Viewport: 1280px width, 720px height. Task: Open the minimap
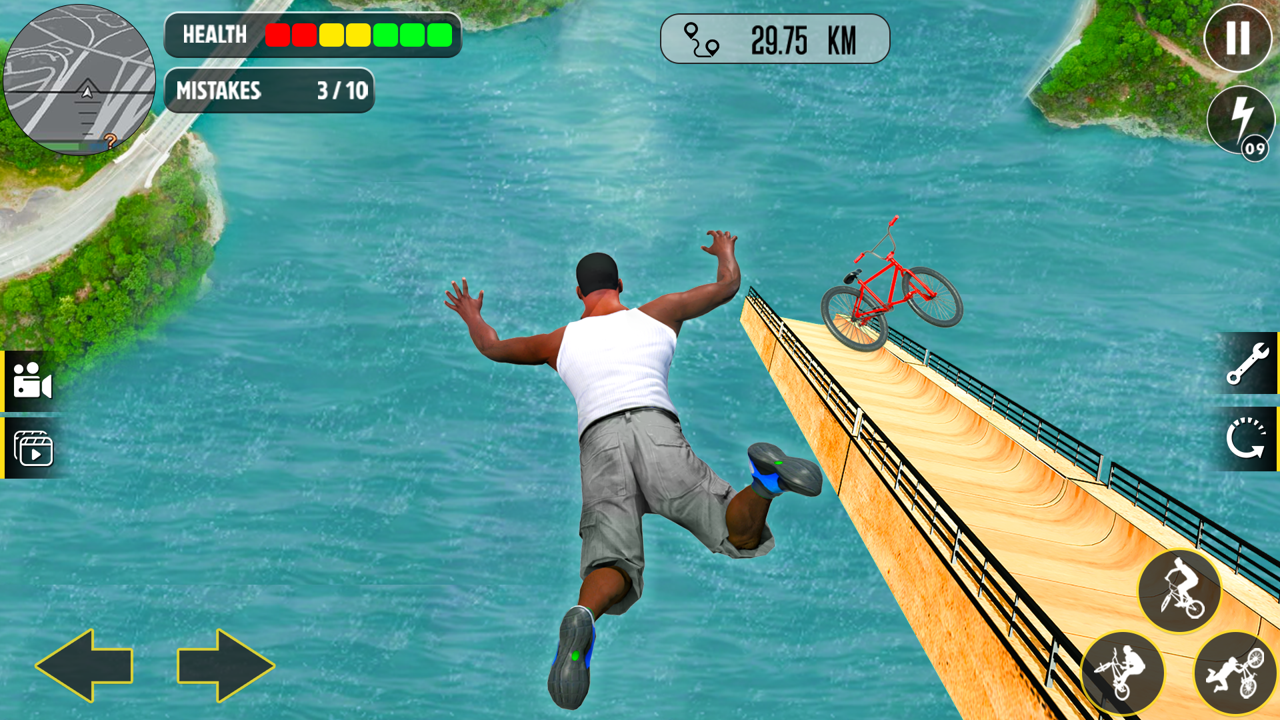click(x=80, y=80)
